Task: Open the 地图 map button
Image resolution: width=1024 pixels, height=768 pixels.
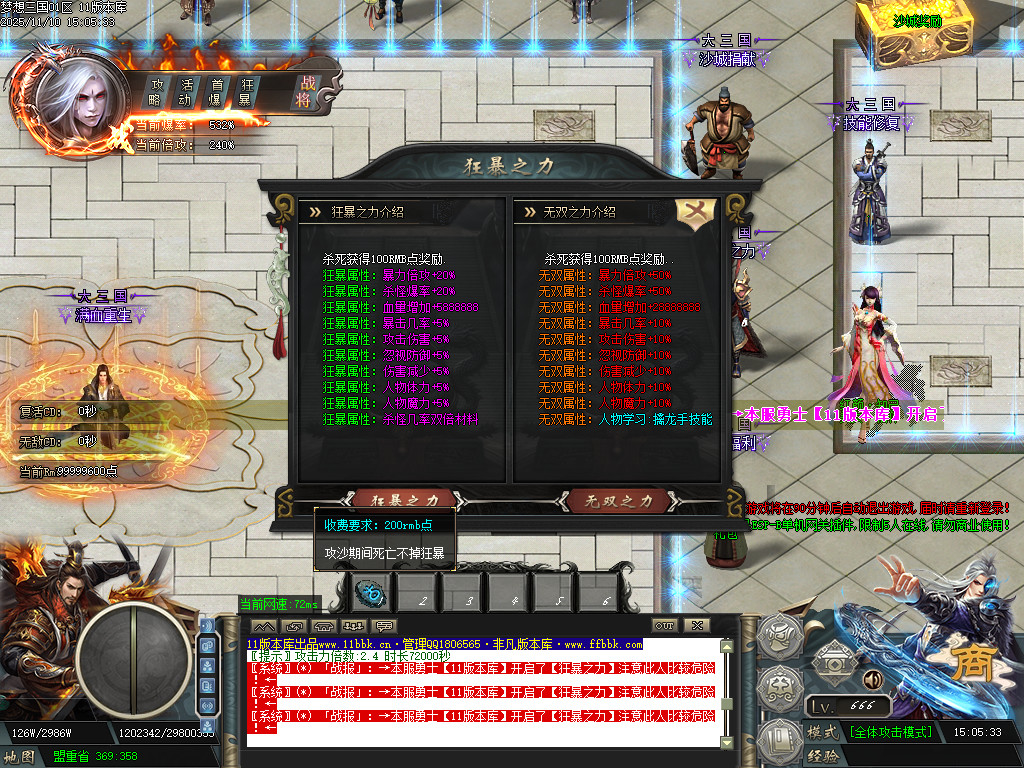Action: coord(20,757)
